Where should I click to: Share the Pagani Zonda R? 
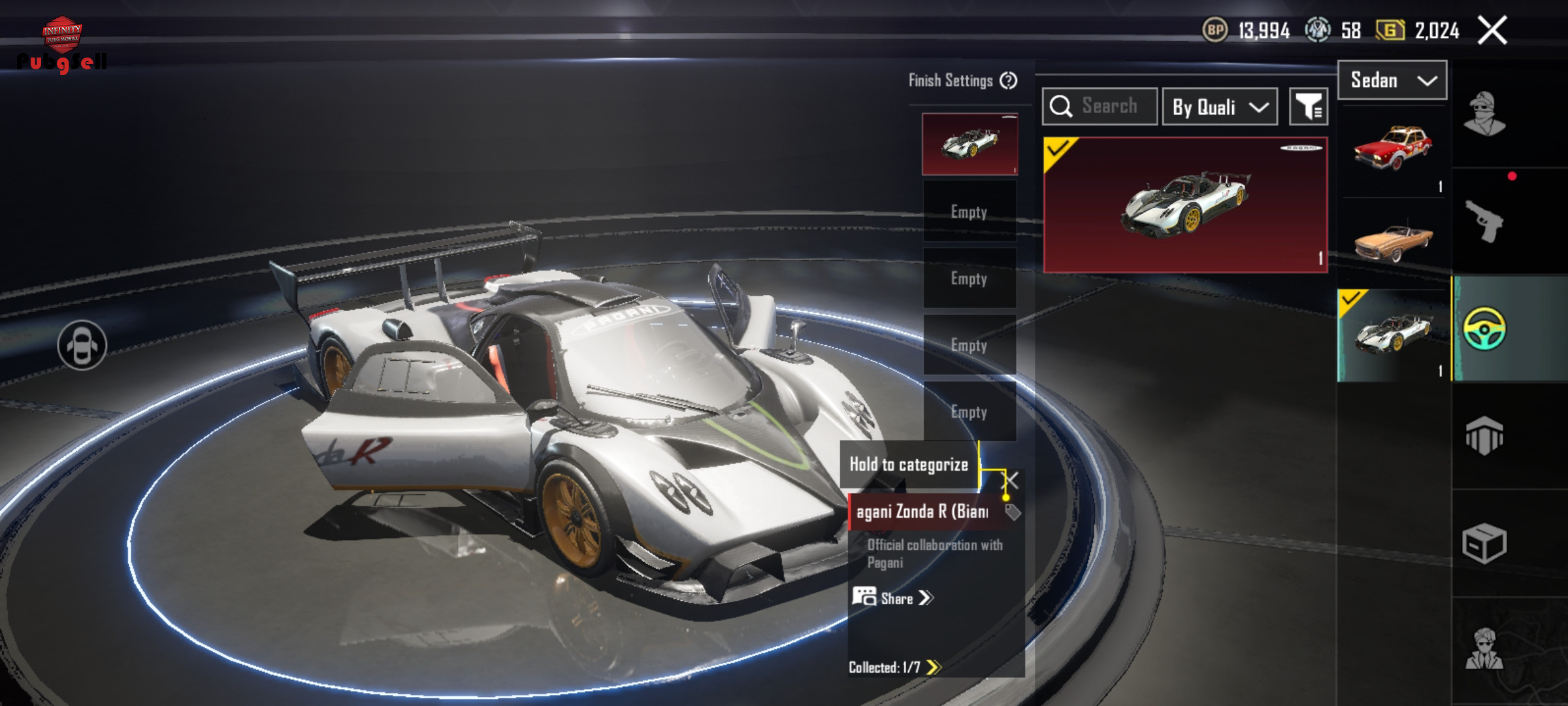point(892,598)
